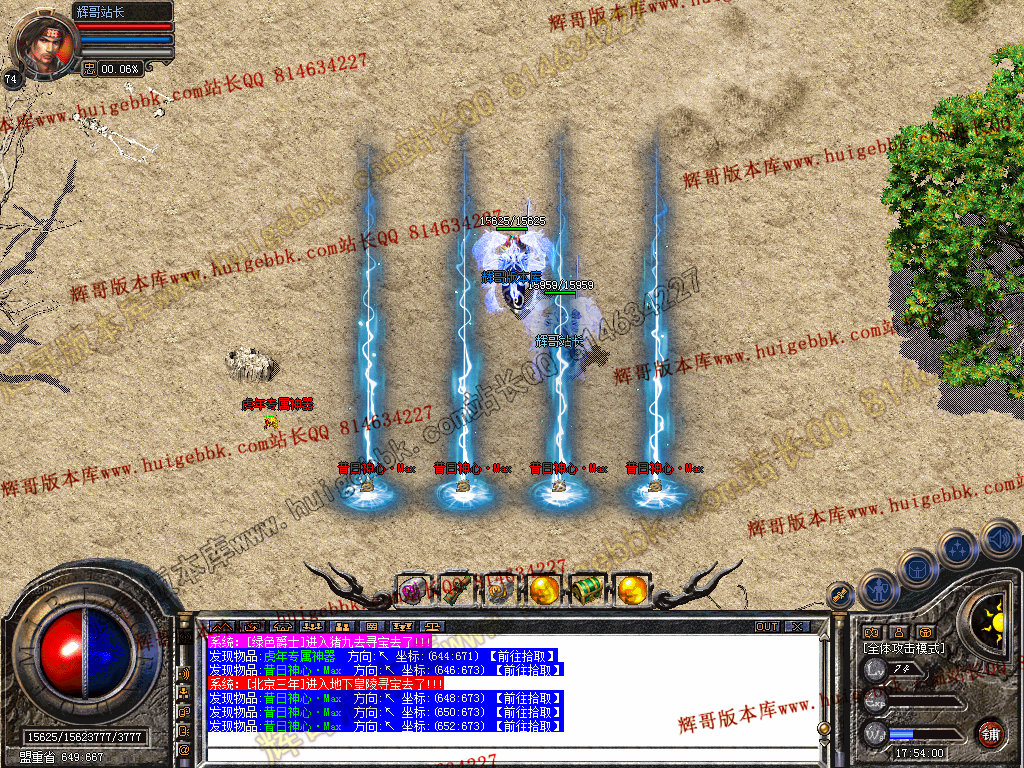Pick up 虎年专属神器 via 前往拾取 link
1024x768 pixels.
point(519,656)
